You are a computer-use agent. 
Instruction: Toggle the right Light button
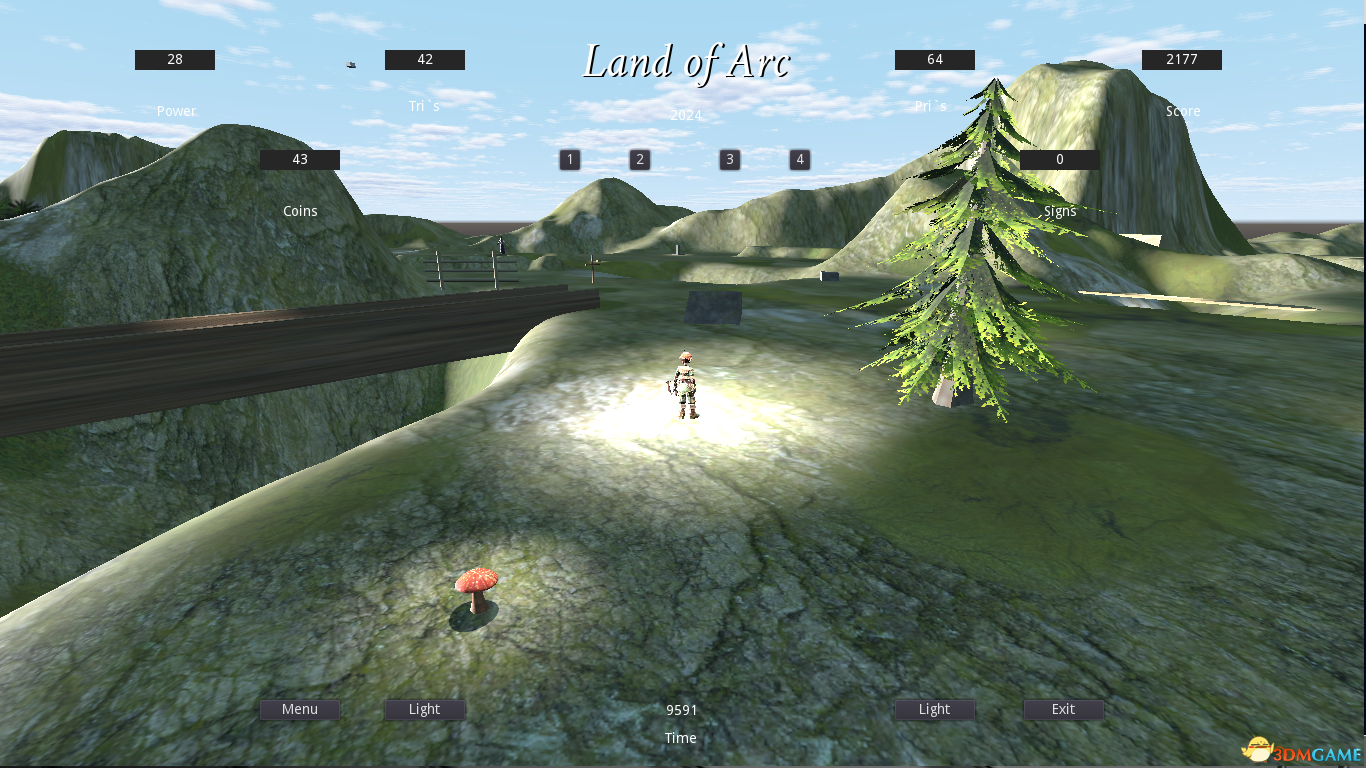point(934,709)
